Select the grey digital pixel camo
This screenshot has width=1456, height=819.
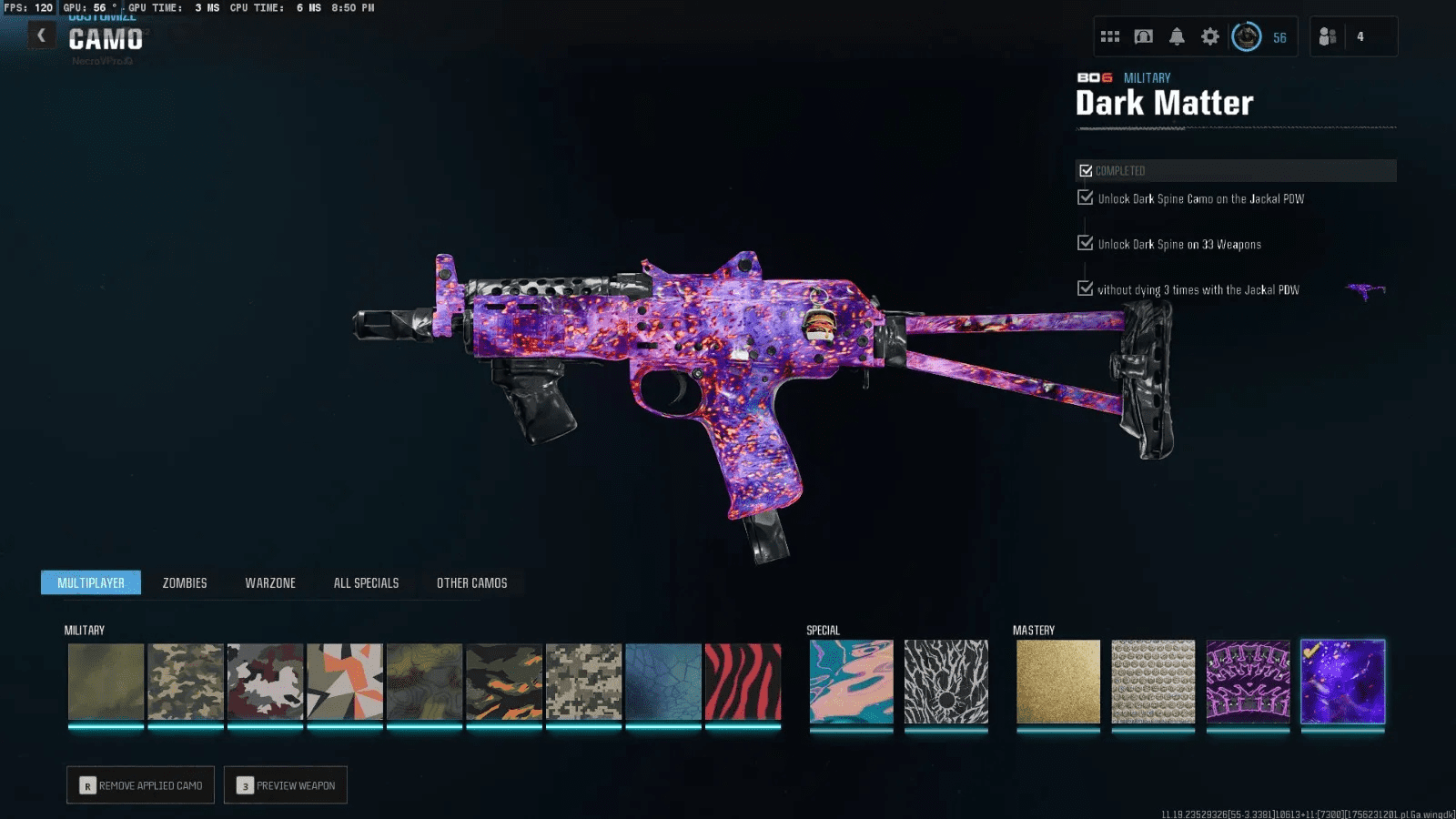[x=583, y=682]
